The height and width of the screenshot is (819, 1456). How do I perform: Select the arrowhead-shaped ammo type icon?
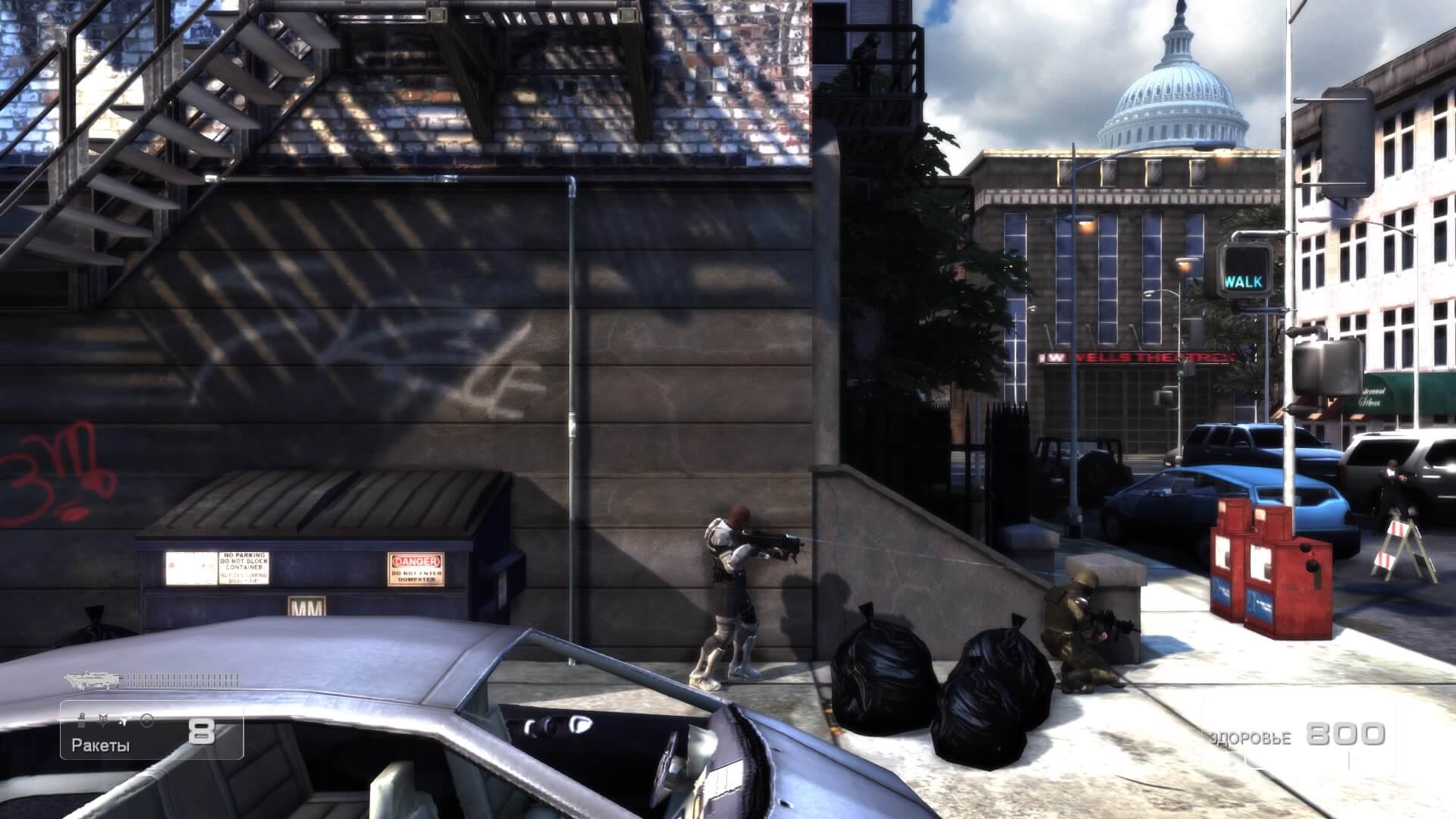click(x=103, y=720)
